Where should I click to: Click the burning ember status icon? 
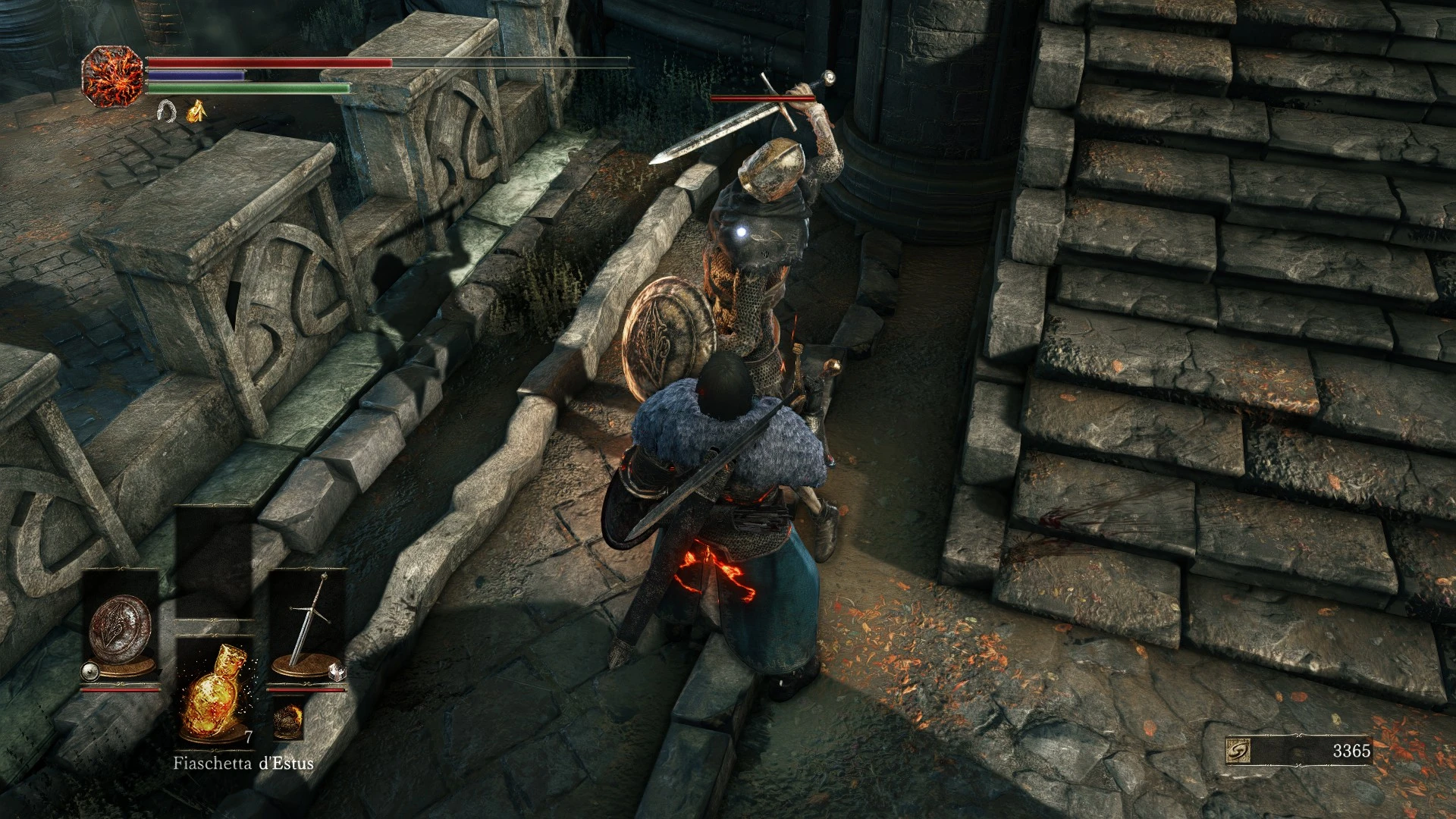coord(114,74)
